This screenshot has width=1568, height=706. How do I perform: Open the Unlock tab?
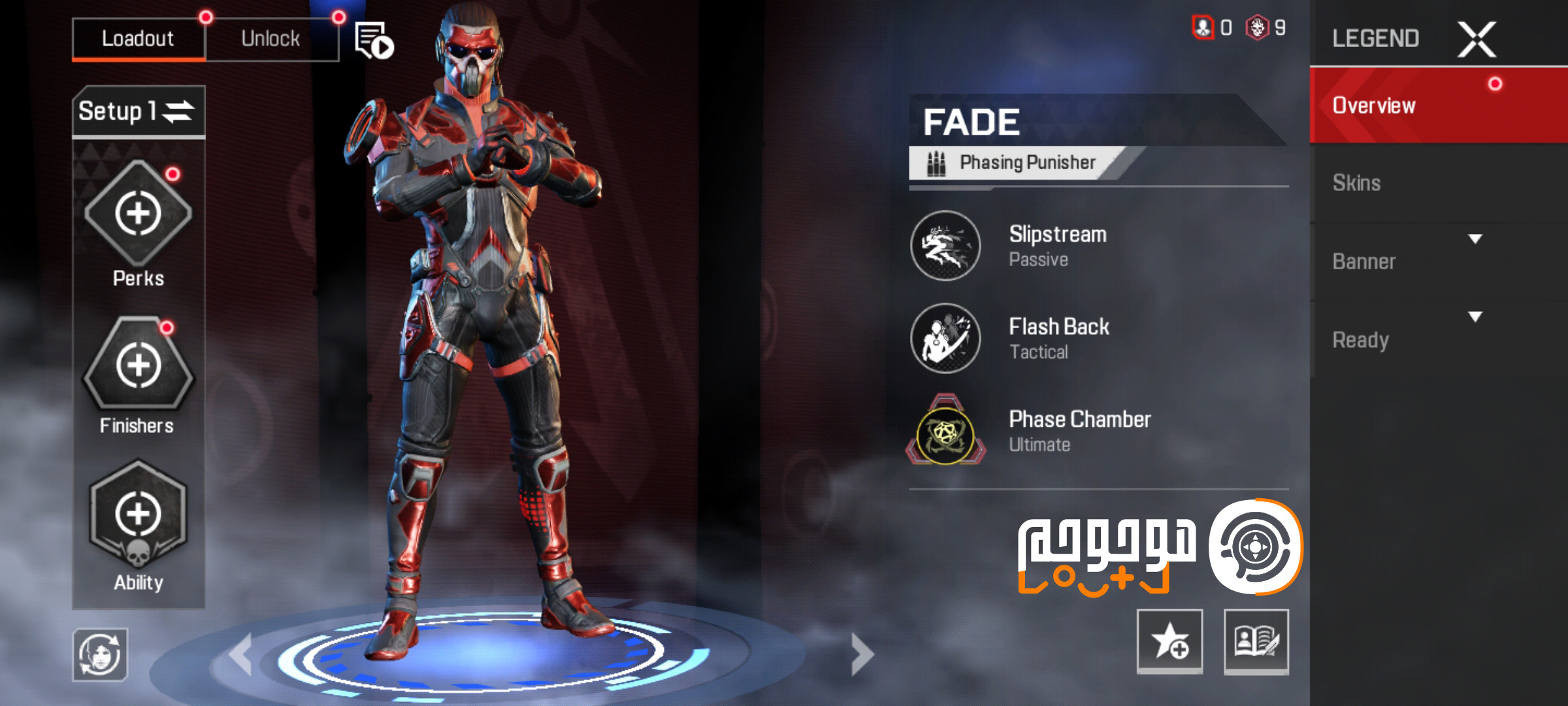point(272,38)
